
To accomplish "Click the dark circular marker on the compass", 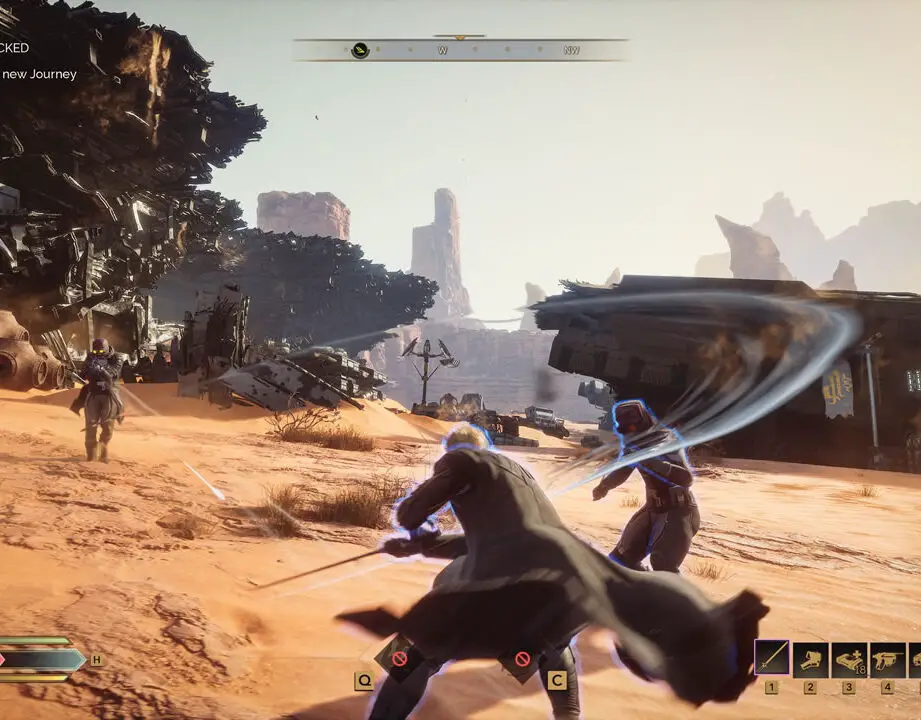I will pyautogui.click(x=360, y=50).
